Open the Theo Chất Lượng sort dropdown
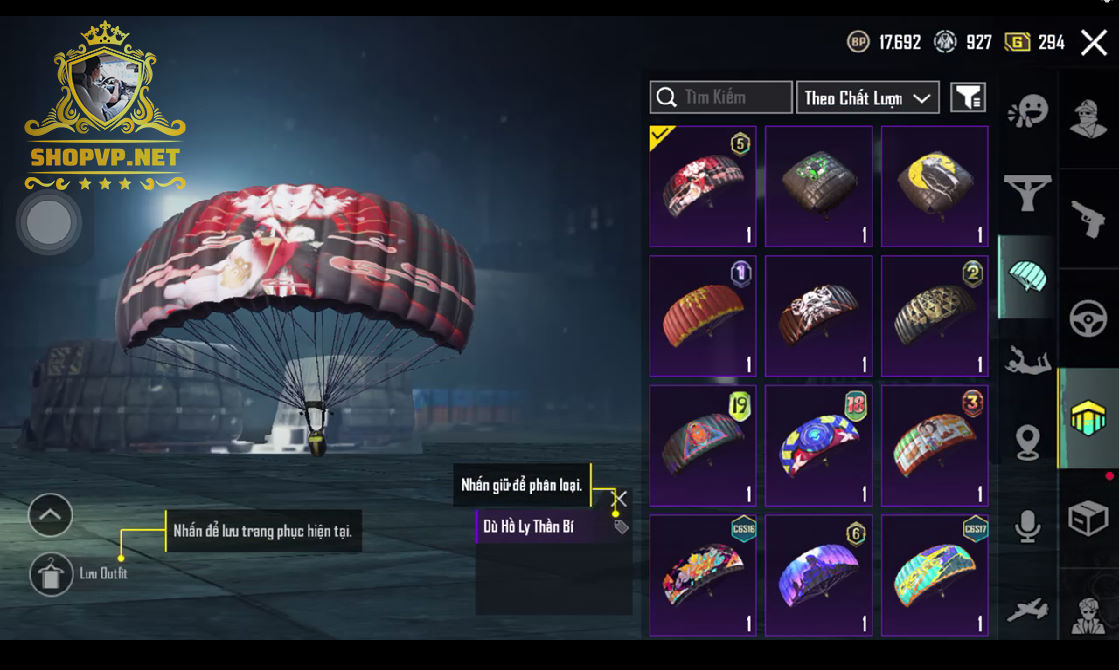Viewport: 1119px width, 670px height. [x=867, y=97]
